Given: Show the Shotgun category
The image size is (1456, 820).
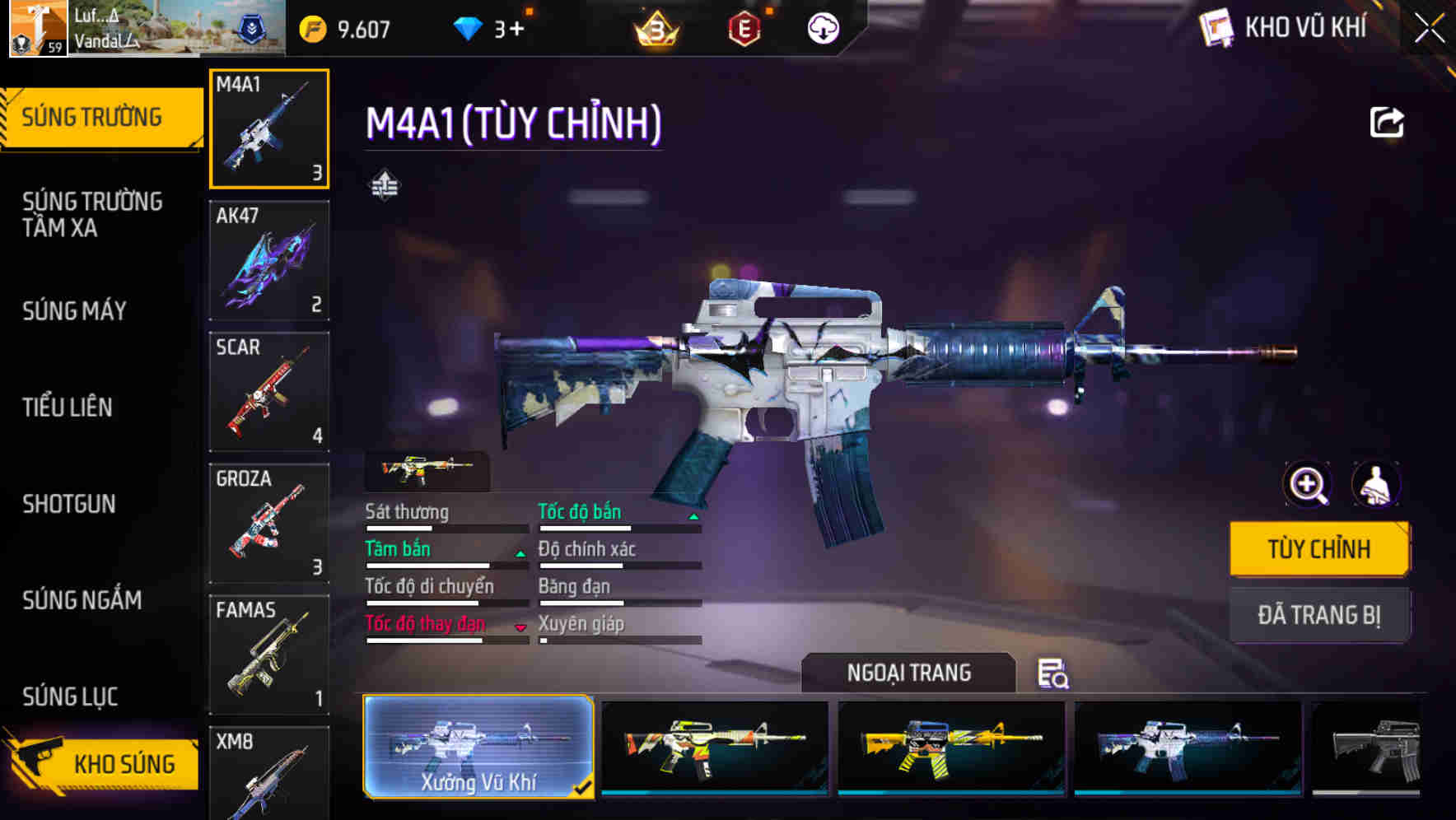Looking at the screenshot, I should tap(69, 503).
